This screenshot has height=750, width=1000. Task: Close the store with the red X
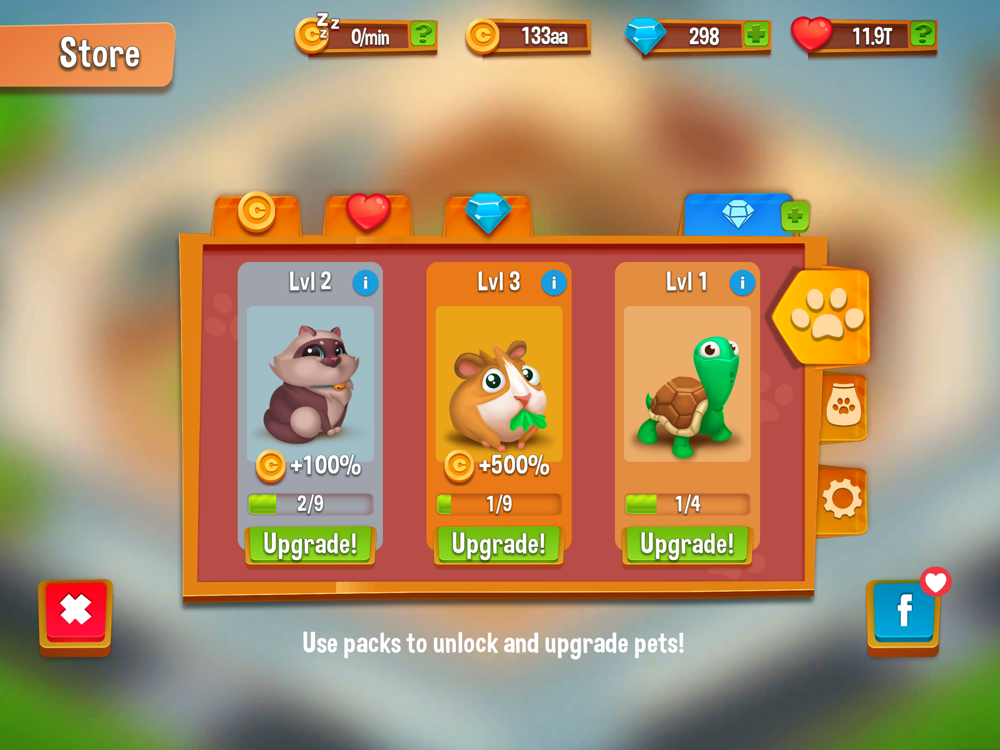[76, 610]
